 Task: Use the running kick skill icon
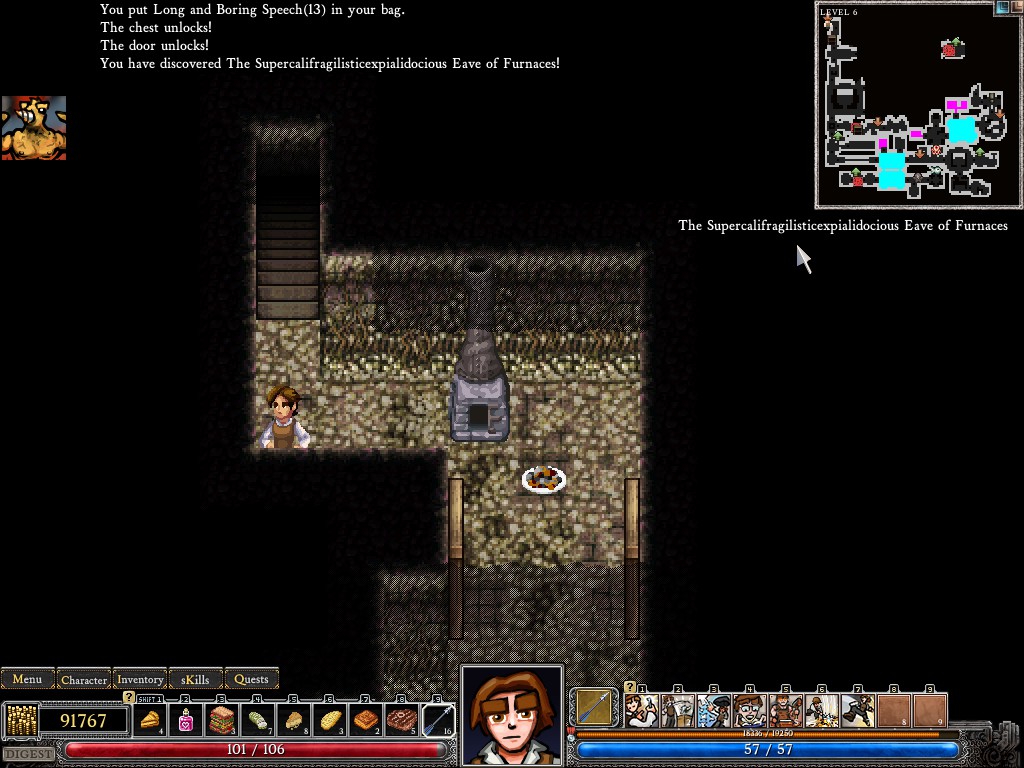(857, 710)
